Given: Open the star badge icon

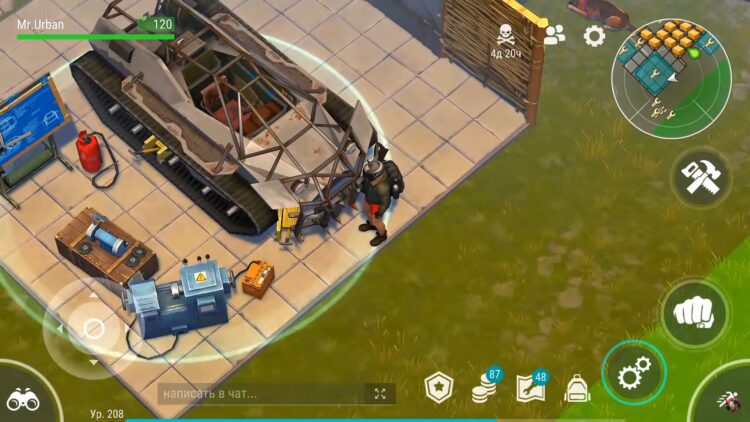Looking at the screenshot, I should click(439, 387).
